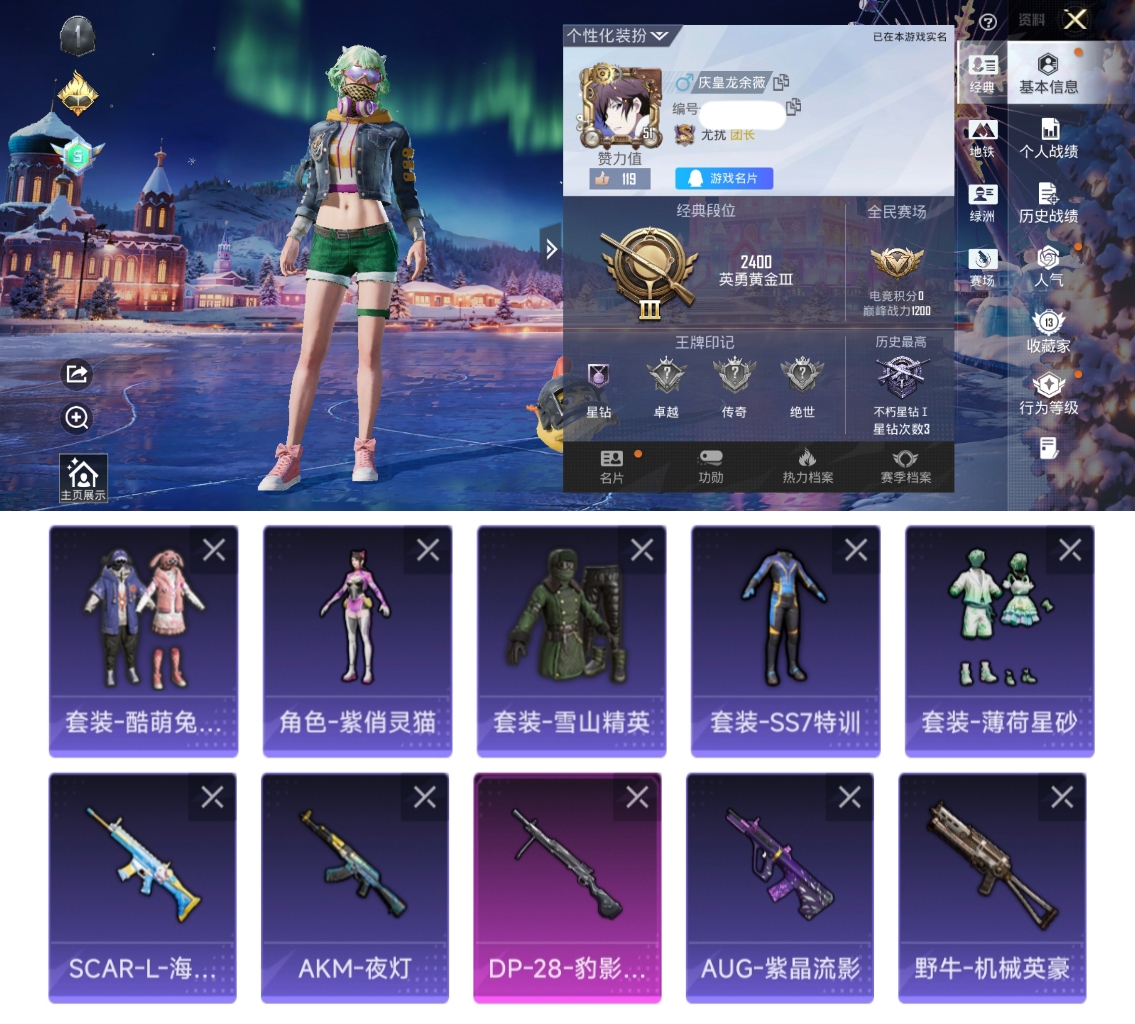Open the 赛季档案 season archive
This screenshot has height=1024, width=1135.
tap(905, 466)
